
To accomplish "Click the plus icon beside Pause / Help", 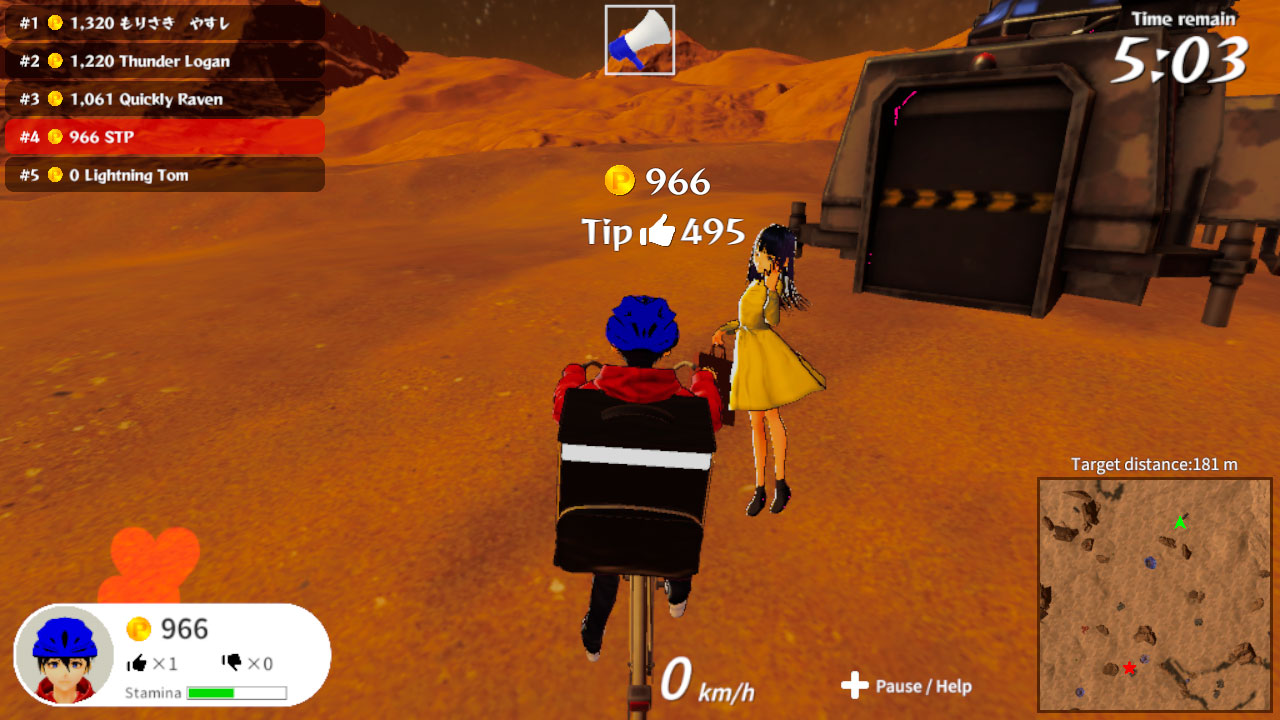I will coord(855,687).
